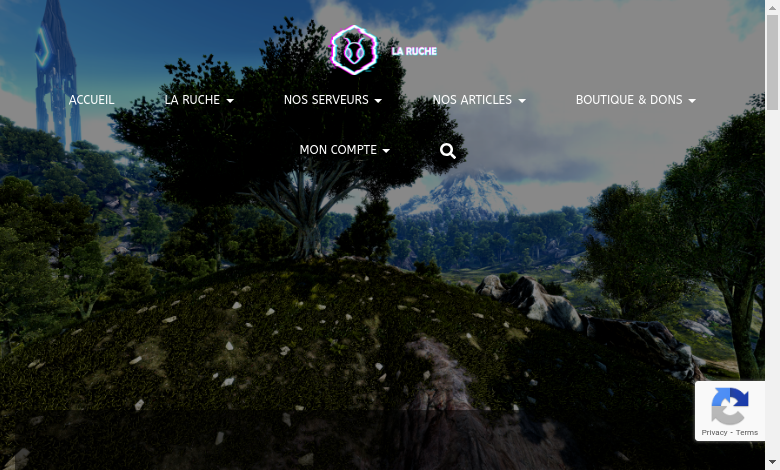Open the Mon Compte dropdown

coord(344,150)
